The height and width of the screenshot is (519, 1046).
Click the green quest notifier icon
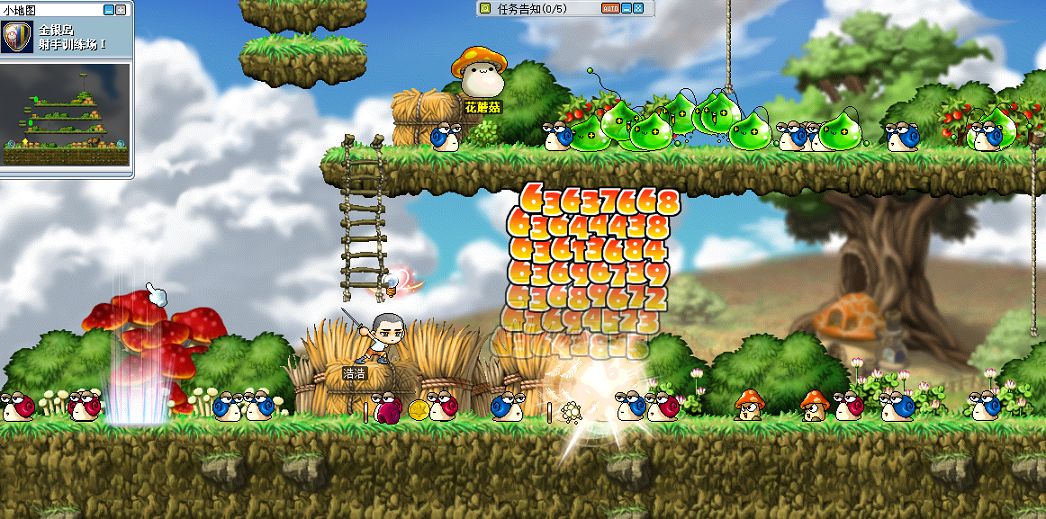click(486, 8)
